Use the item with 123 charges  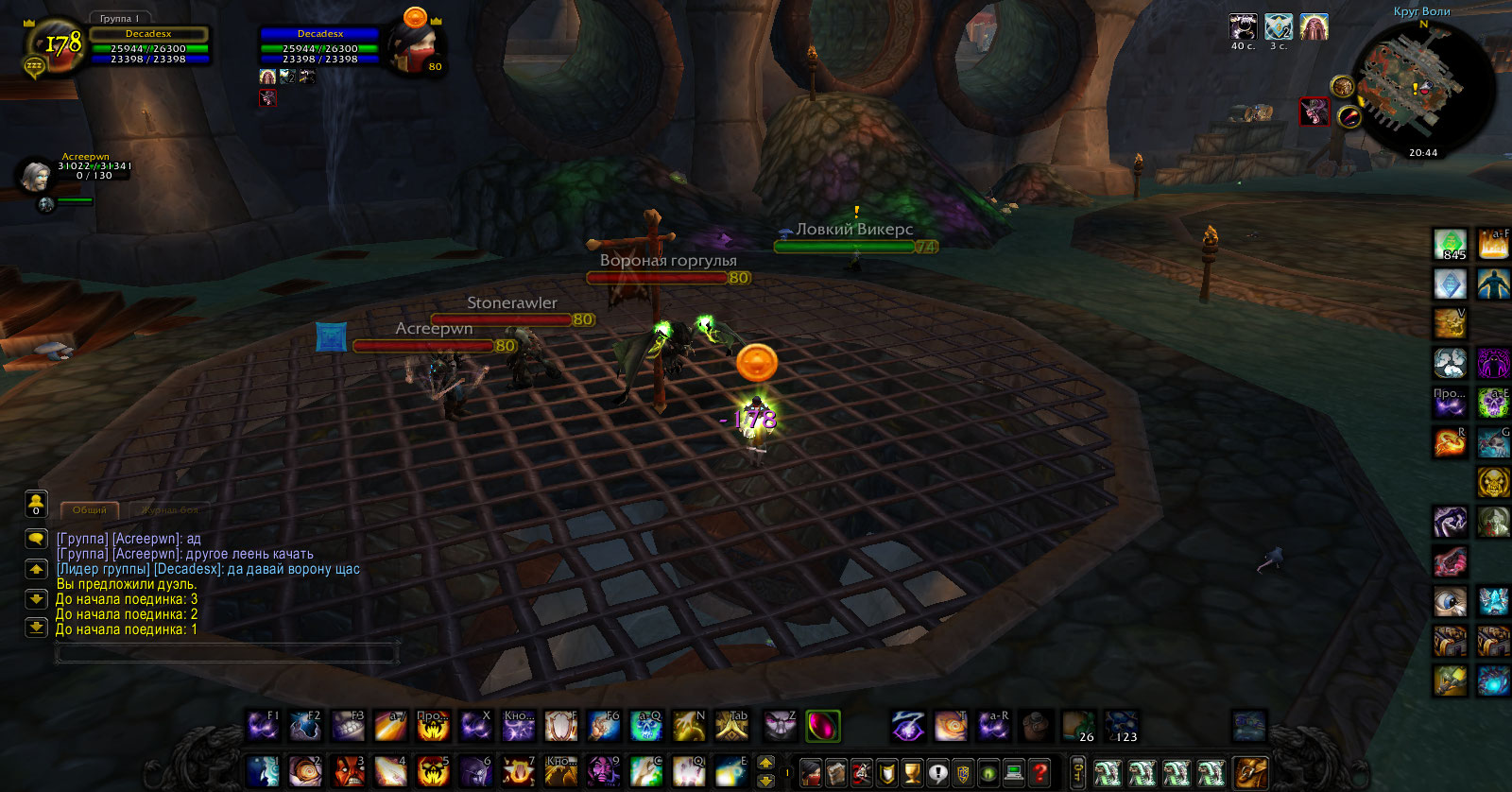pyautogui.click(x=1122, y=726)
